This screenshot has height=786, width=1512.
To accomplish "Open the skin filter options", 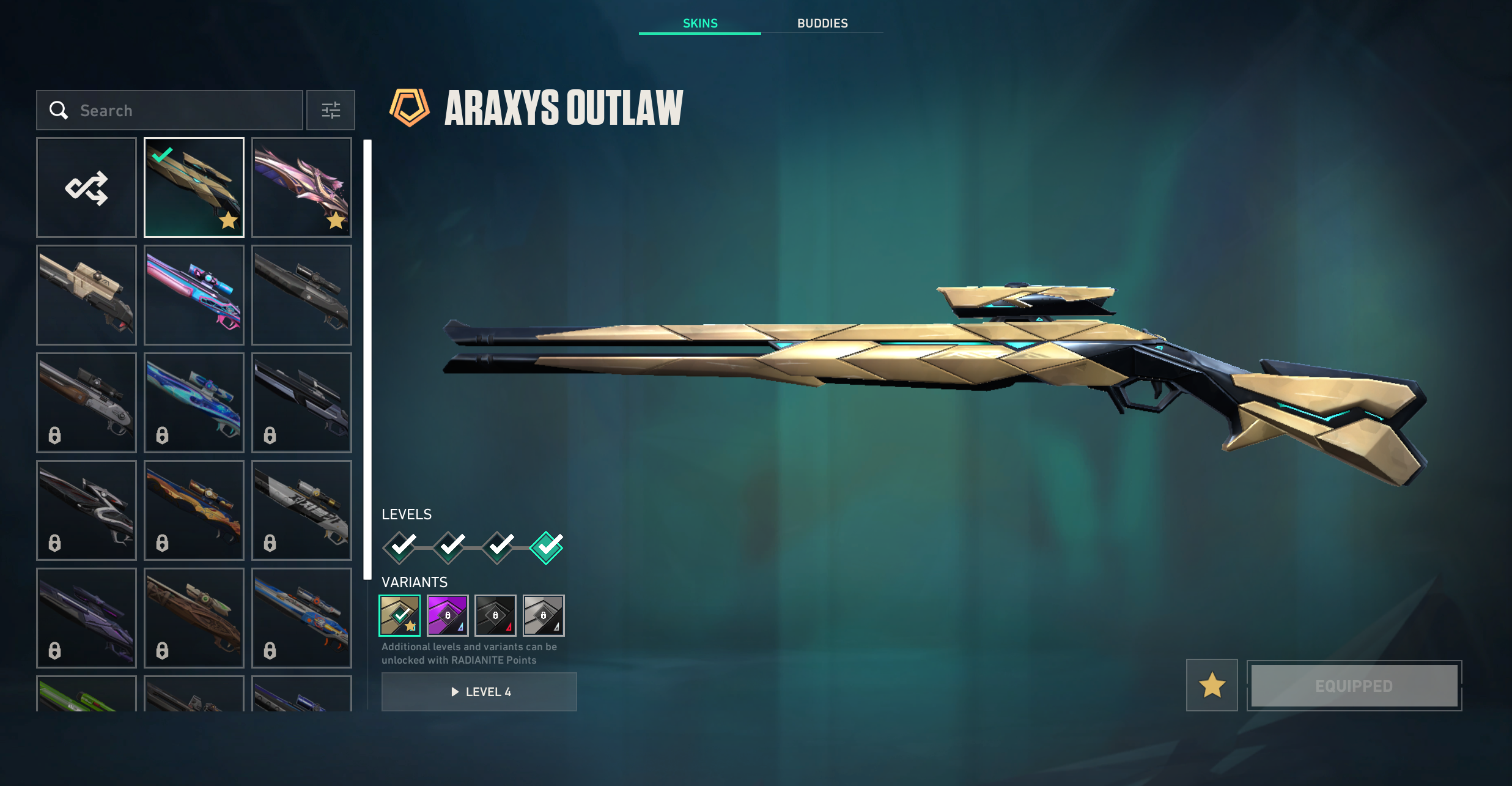I will tap(331, 110).
